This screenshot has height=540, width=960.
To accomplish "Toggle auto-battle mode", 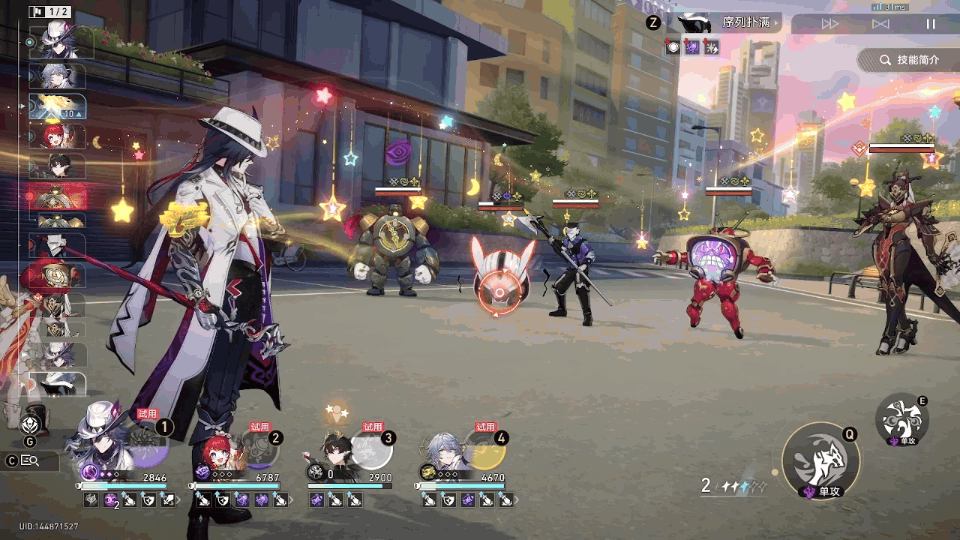I will (880, 24).
